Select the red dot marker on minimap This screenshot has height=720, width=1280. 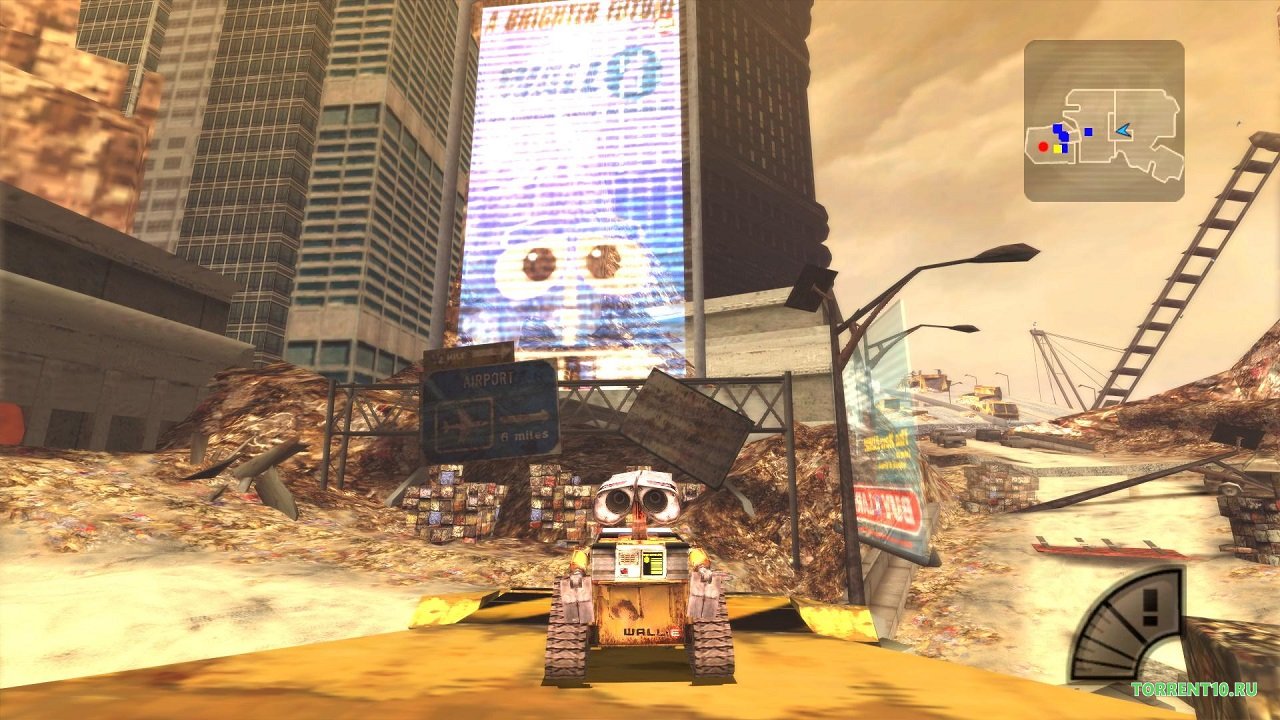pyautogui.click(x=1043, y=147)
